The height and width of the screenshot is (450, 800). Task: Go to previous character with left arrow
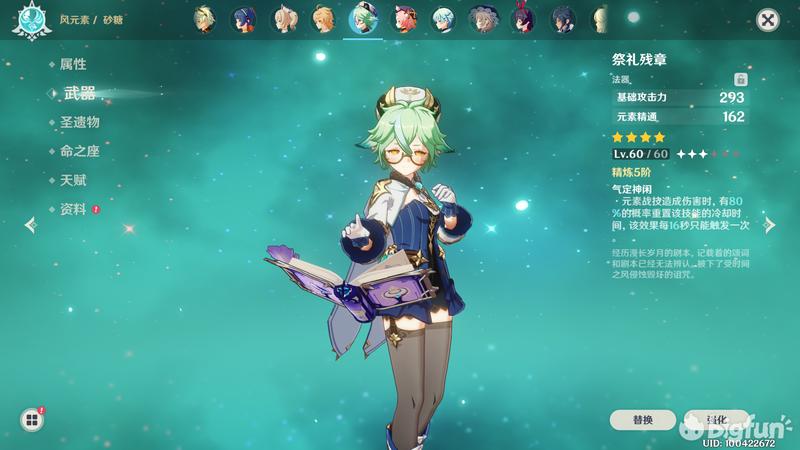pyautogui.click(x=29, y=226)
